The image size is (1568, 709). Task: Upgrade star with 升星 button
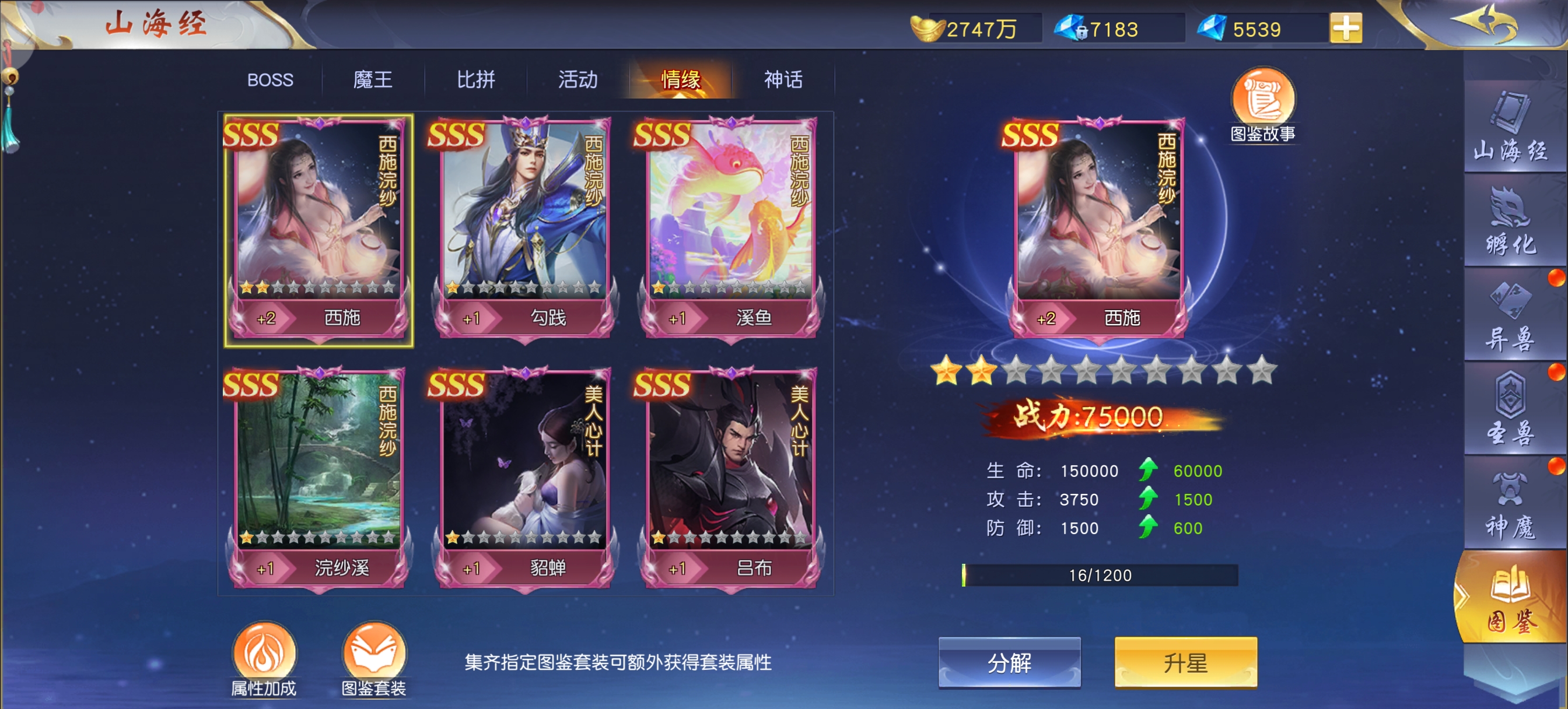click(x=1185, y=662)
